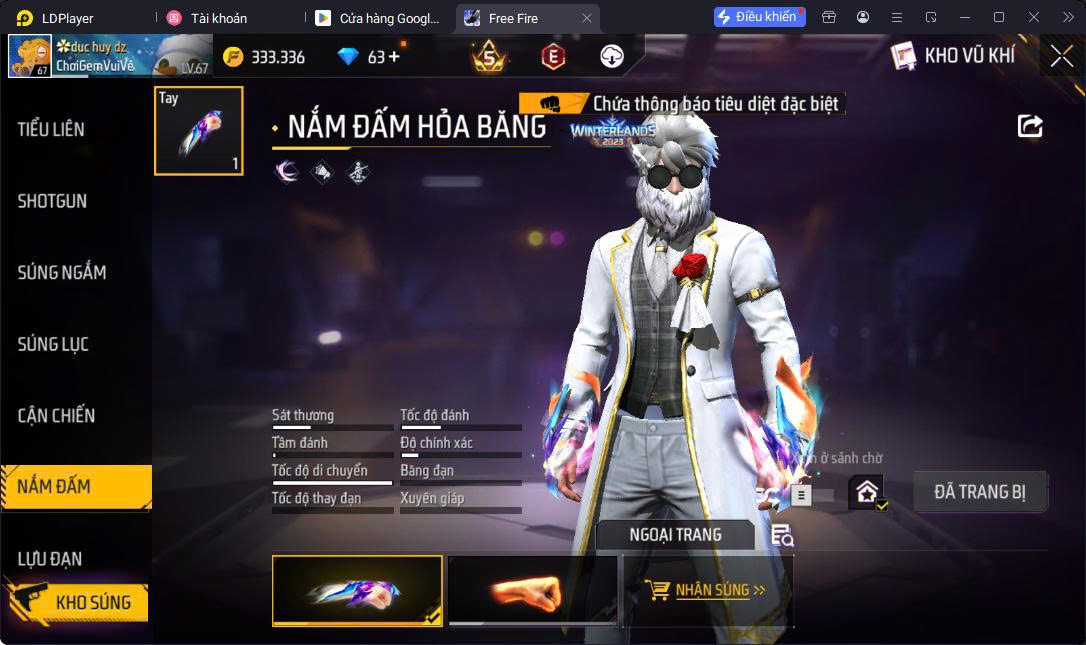Open the Súng Ngắm category
1086x645 pixels.
point(62,272)
